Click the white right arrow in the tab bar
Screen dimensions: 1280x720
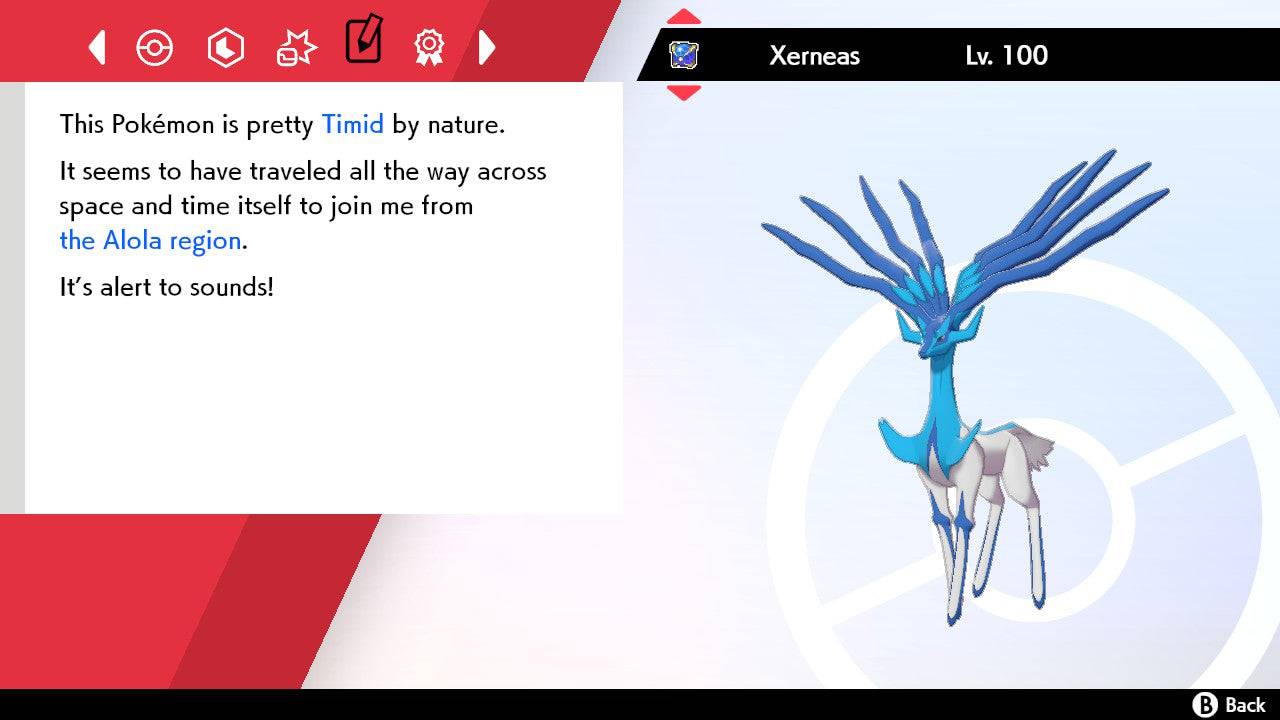(x=487, y=47)
